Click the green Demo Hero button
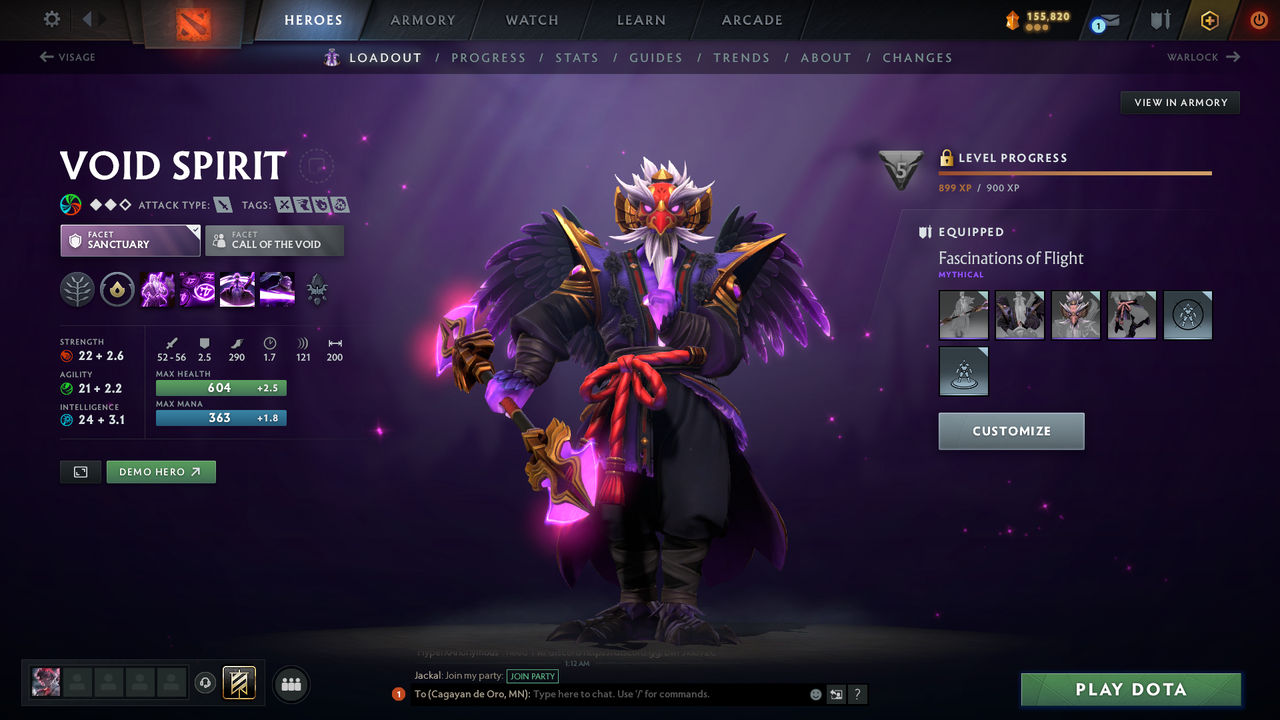 pyautogui.click(x=160, y=471)
